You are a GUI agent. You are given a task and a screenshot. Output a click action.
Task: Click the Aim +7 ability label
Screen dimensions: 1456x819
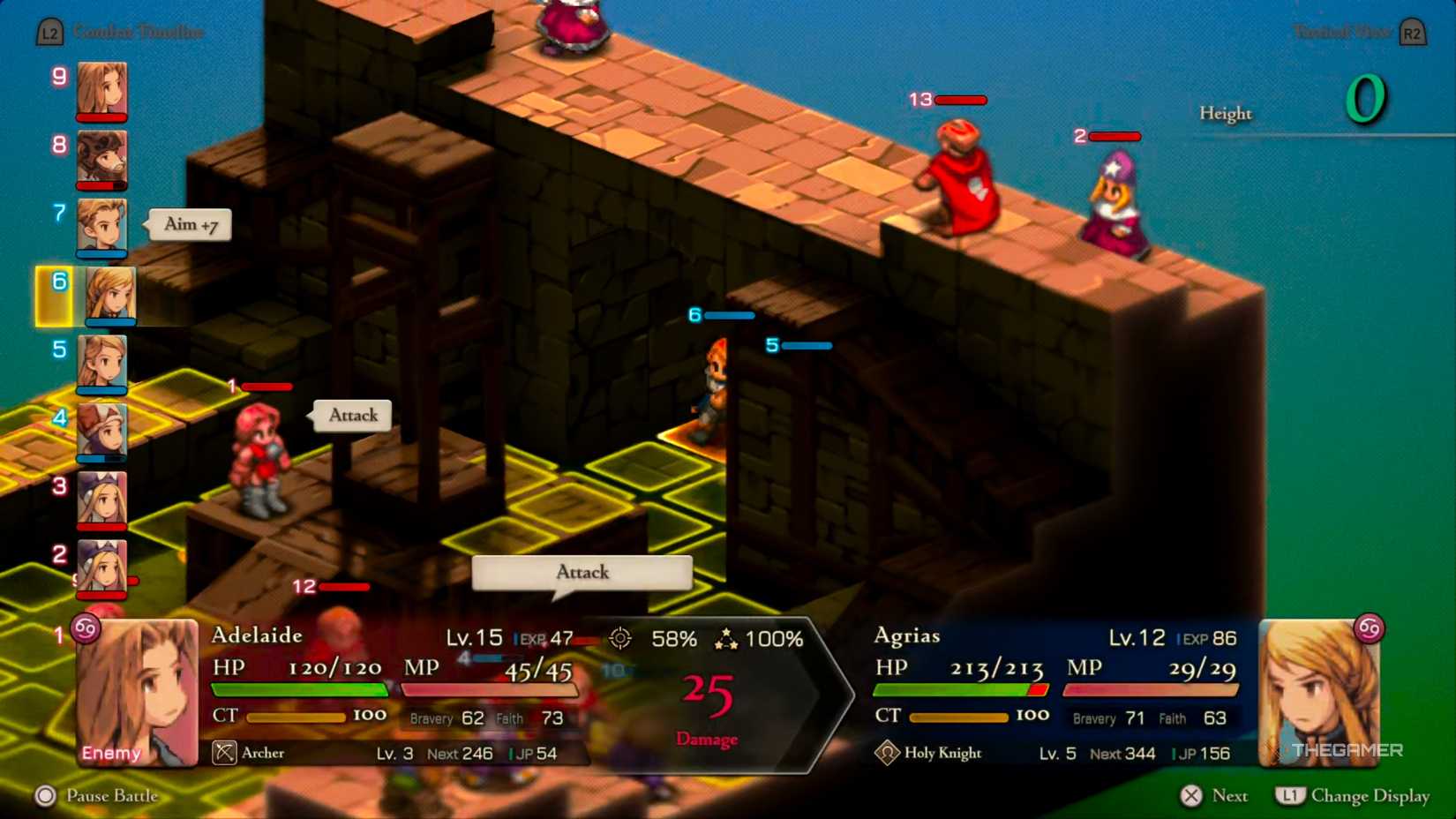188,224
